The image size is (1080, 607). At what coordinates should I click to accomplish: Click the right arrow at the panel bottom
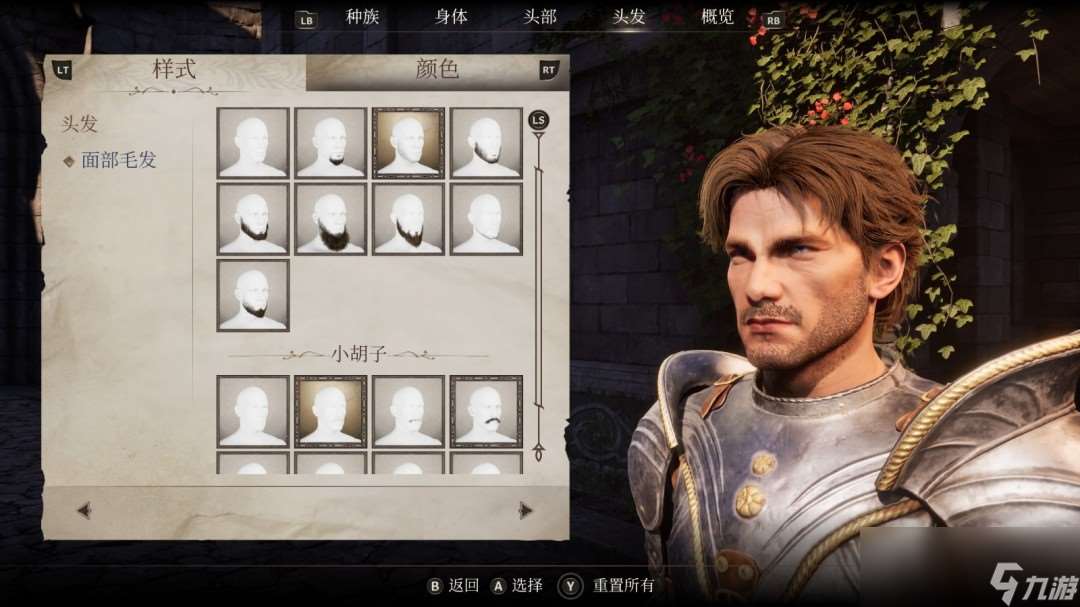tap(526, 510)
